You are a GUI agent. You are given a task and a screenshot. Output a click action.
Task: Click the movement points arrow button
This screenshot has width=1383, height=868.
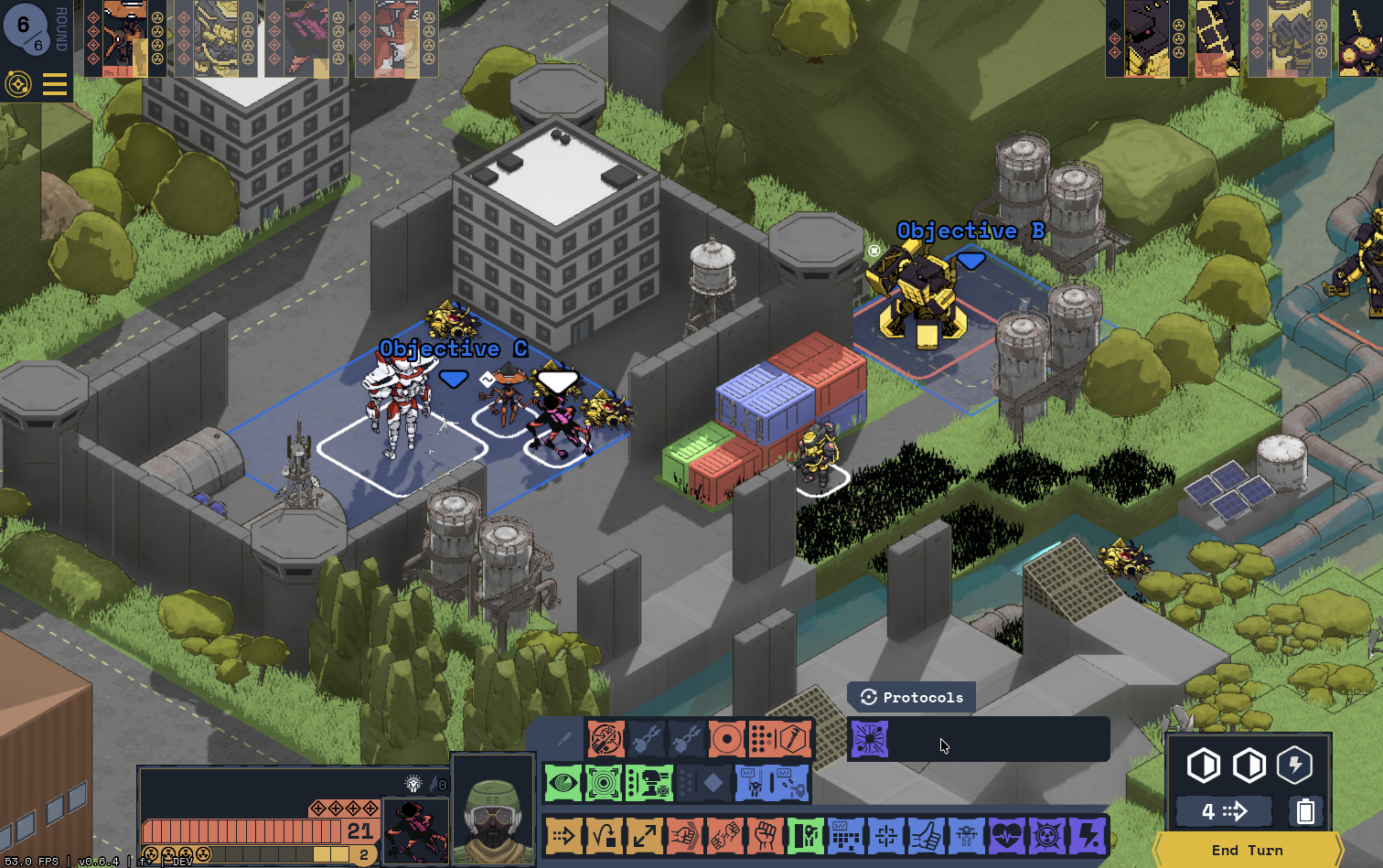tap(1224, 811)
